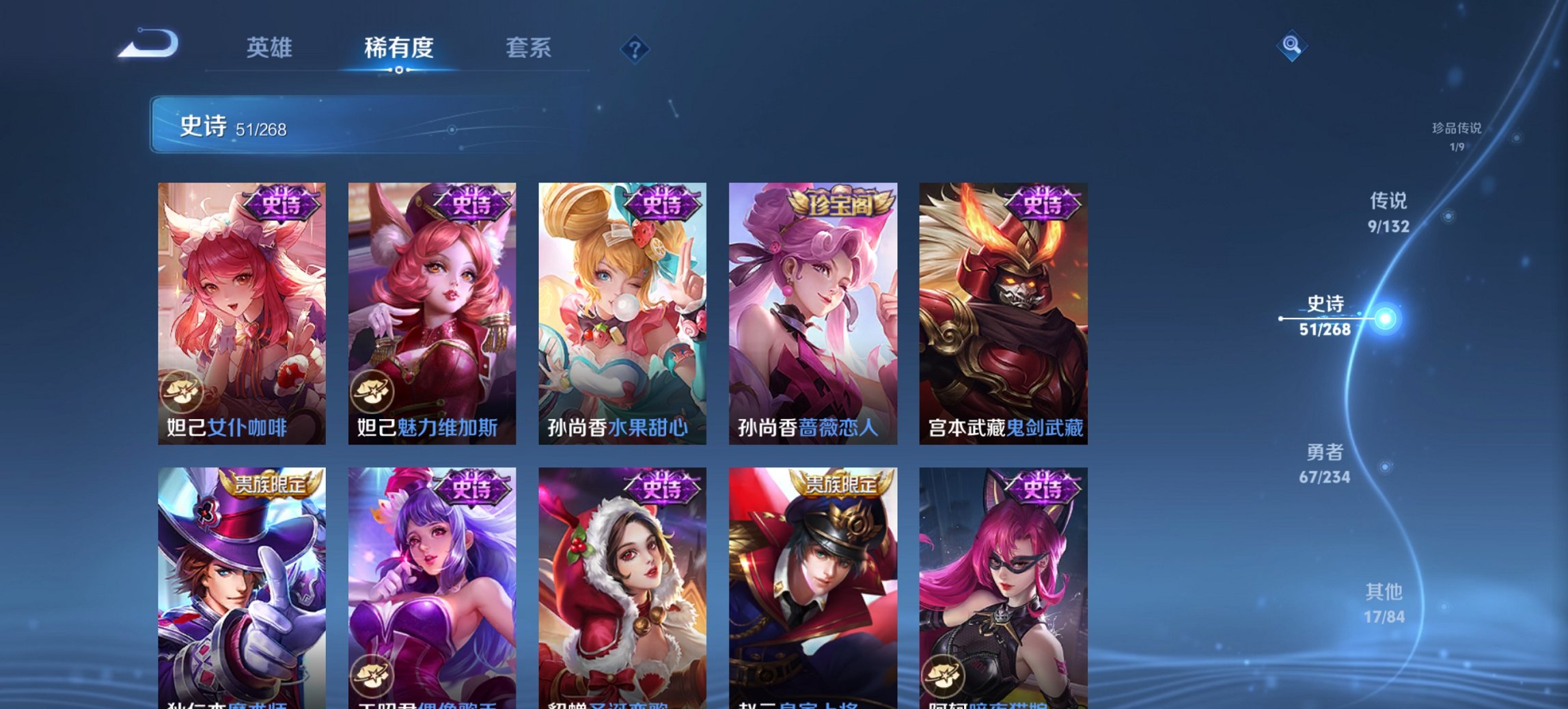The height and width of the screenshot is (709, 1568).
Task: Open help via the question mark icon
Action: (x=635, y=49)
